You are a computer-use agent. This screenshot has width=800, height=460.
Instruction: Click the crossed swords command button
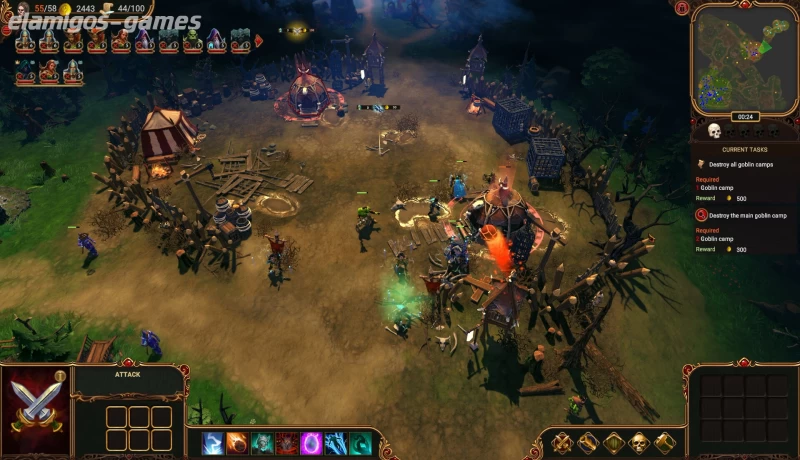[x=563, y=442]
